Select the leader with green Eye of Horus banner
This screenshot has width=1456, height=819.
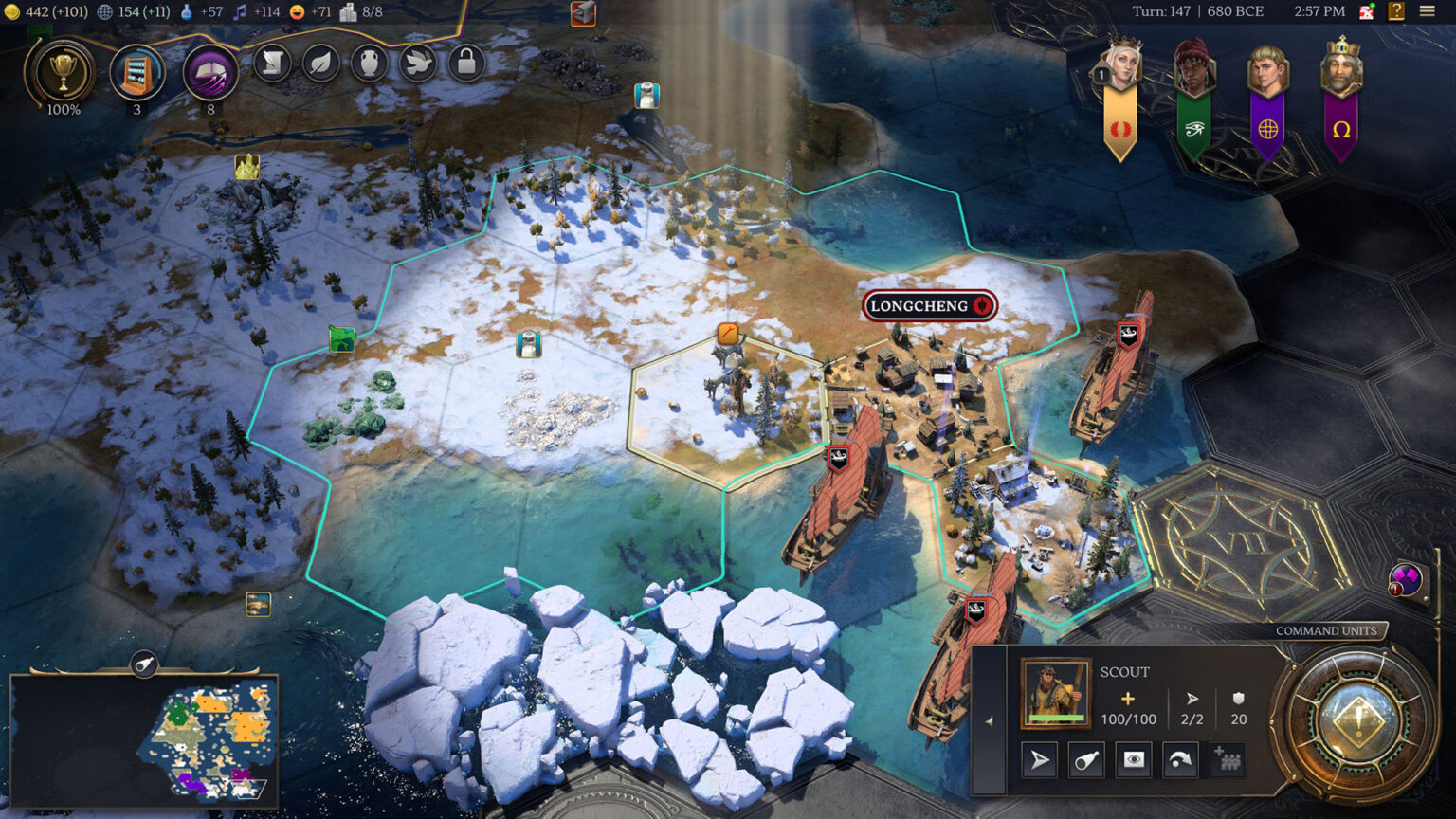point(1193,68)
